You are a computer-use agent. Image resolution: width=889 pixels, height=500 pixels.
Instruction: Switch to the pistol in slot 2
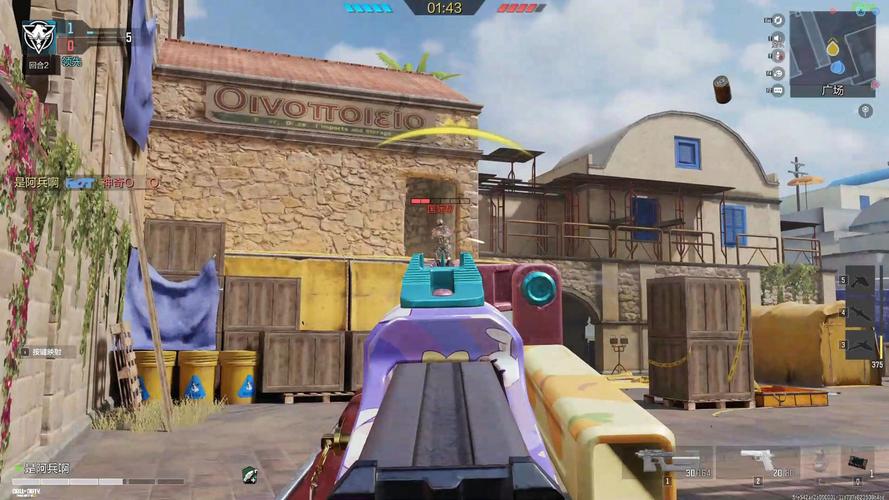(x=763, y=462)
